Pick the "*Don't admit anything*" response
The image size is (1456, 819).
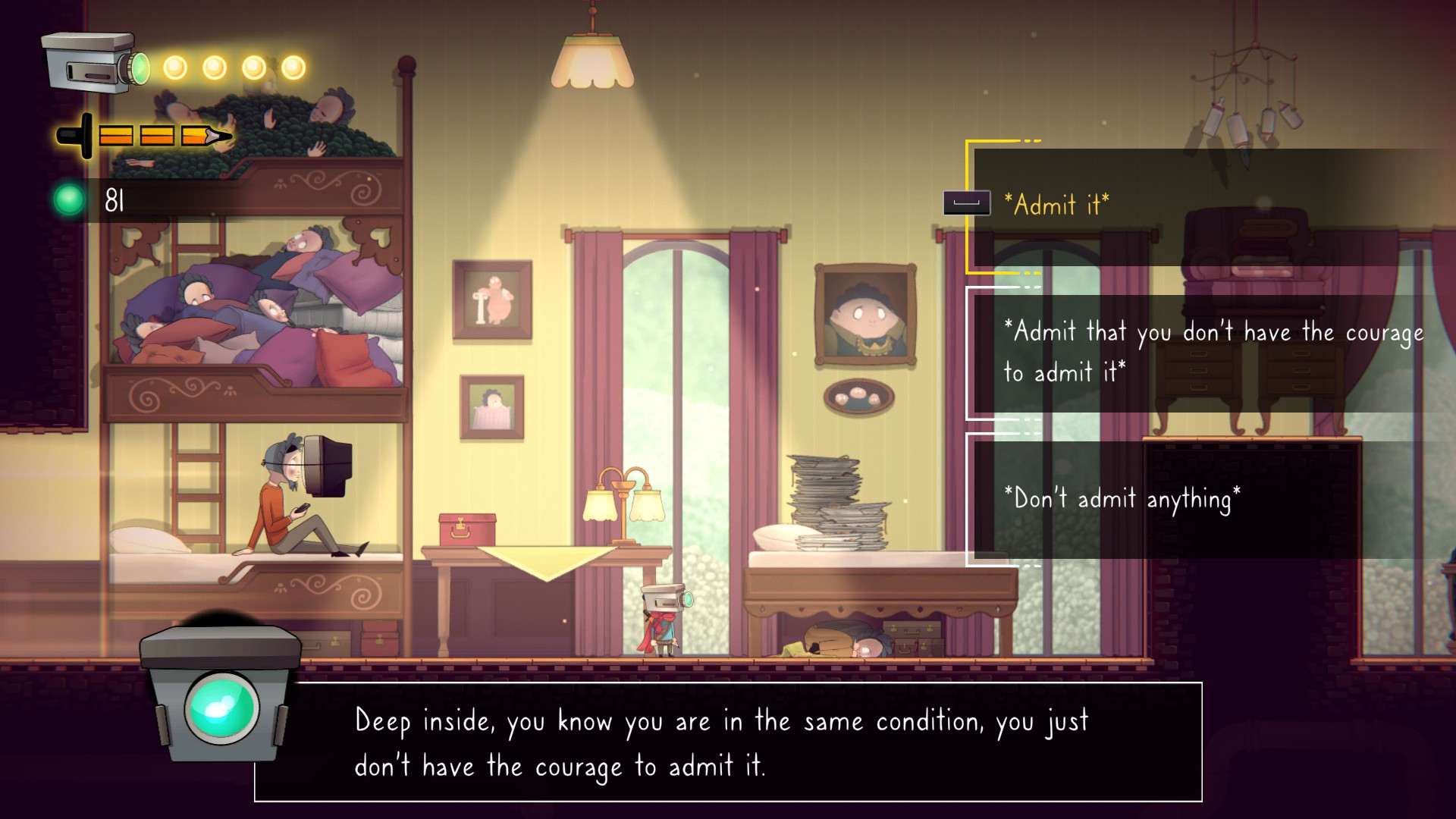coord(1122,499)
